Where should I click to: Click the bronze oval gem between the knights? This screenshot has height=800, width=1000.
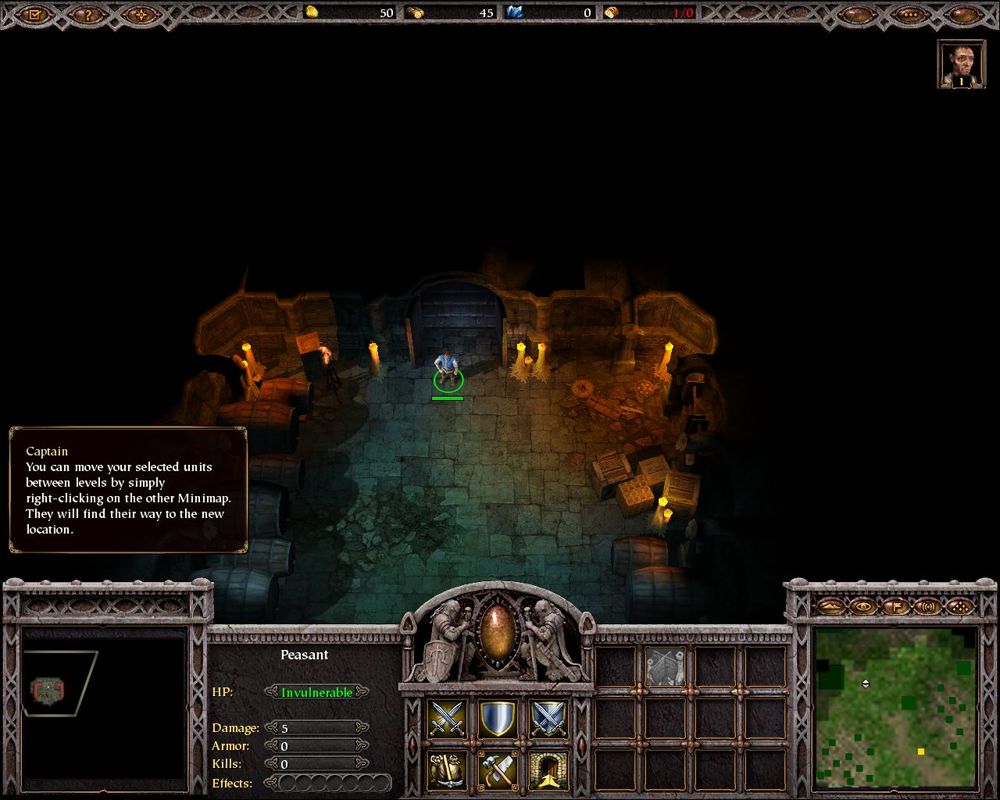497,630
